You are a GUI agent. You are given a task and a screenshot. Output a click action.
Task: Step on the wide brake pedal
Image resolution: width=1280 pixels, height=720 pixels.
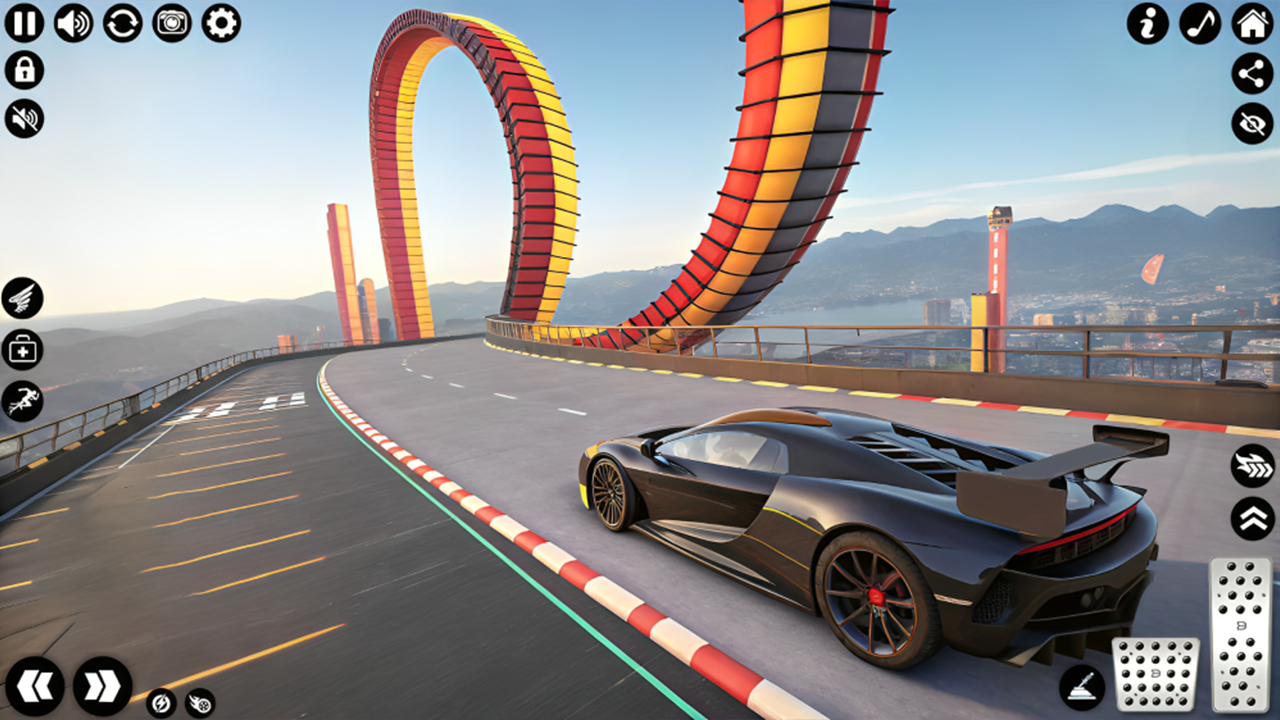click(x=1156, y=674)
